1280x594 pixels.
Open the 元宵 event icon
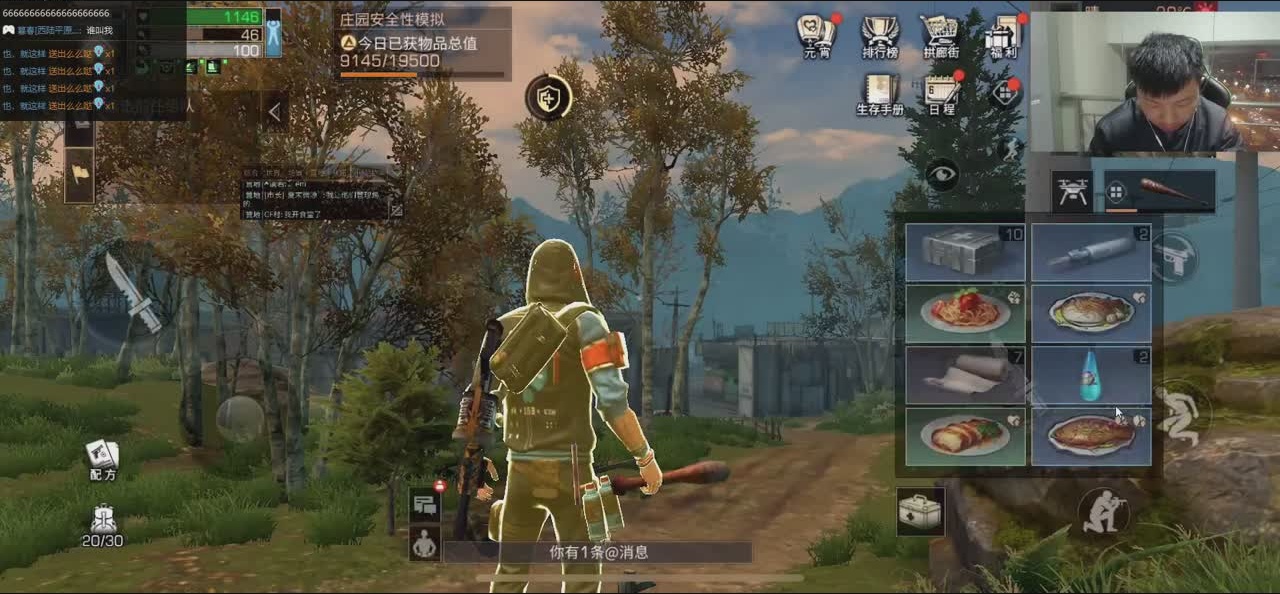816,36
